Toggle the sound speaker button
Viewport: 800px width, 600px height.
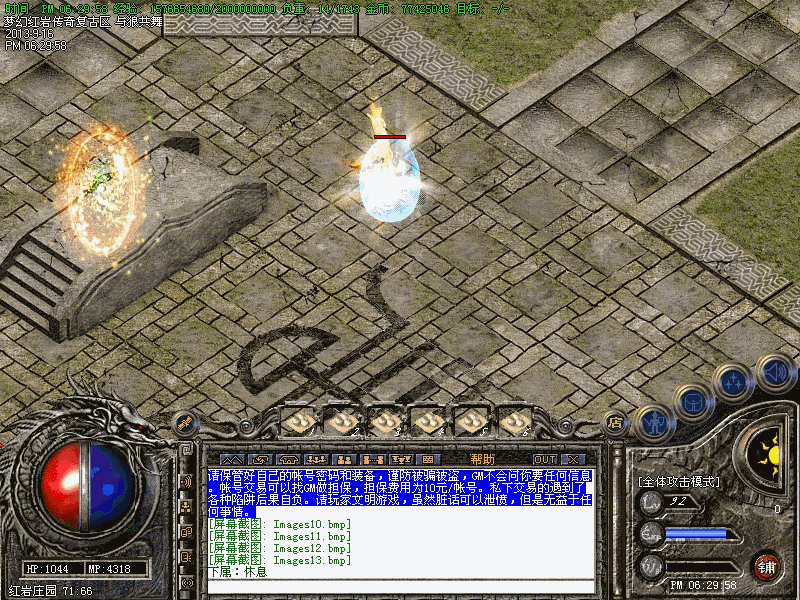click(x=775, y=372)
